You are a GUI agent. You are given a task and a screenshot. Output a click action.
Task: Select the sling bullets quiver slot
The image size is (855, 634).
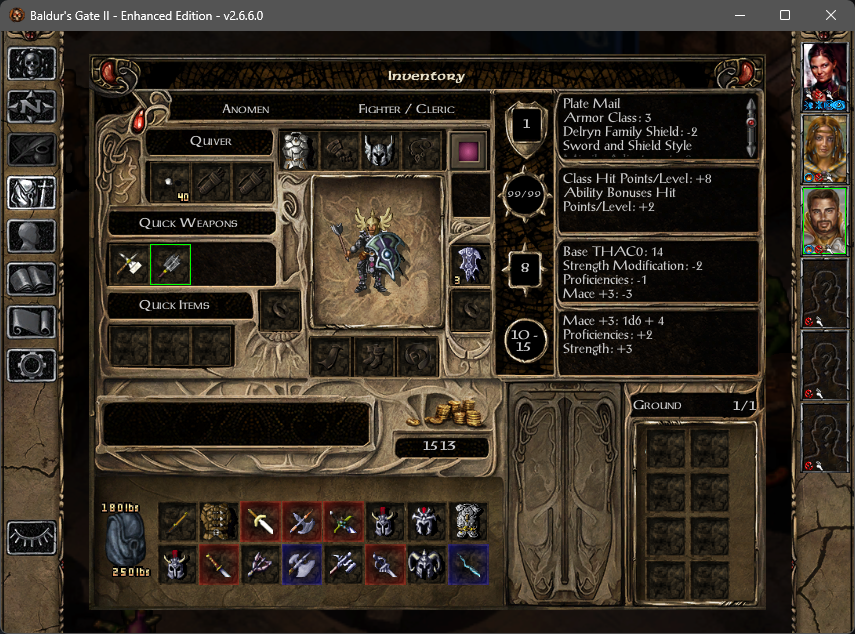[x=169, y=183]
